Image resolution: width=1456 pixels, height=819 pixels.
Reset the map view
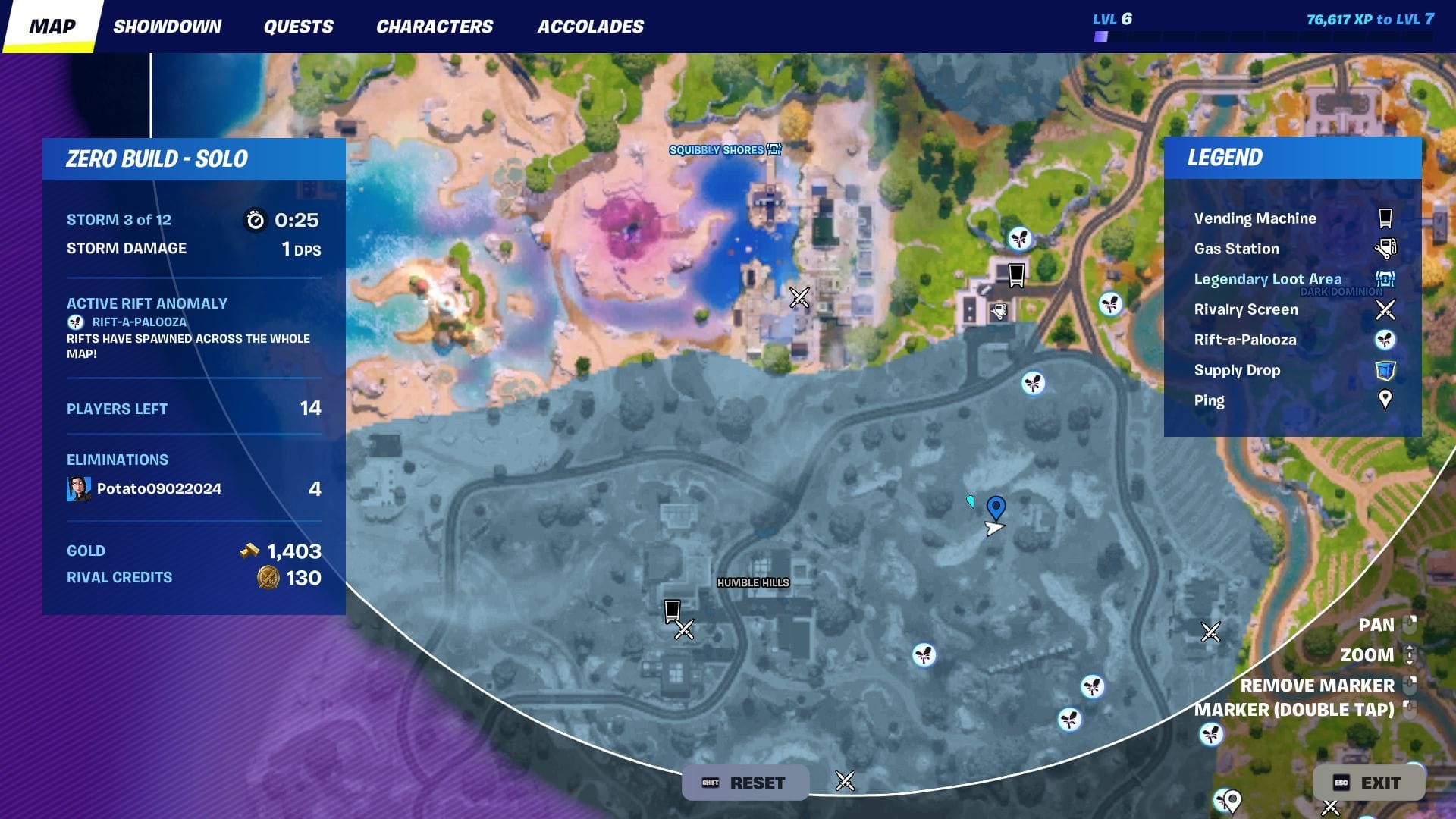[x=745, y=783]
